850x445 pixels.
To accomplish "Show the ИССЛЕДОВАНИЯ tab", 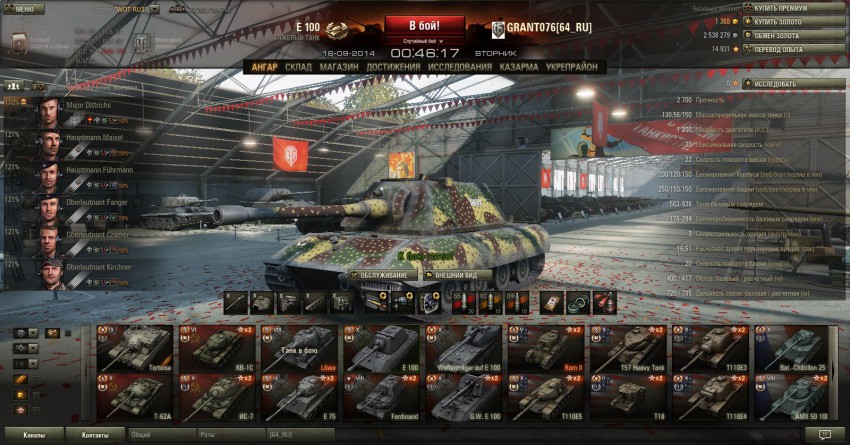I will coord(460,67).
